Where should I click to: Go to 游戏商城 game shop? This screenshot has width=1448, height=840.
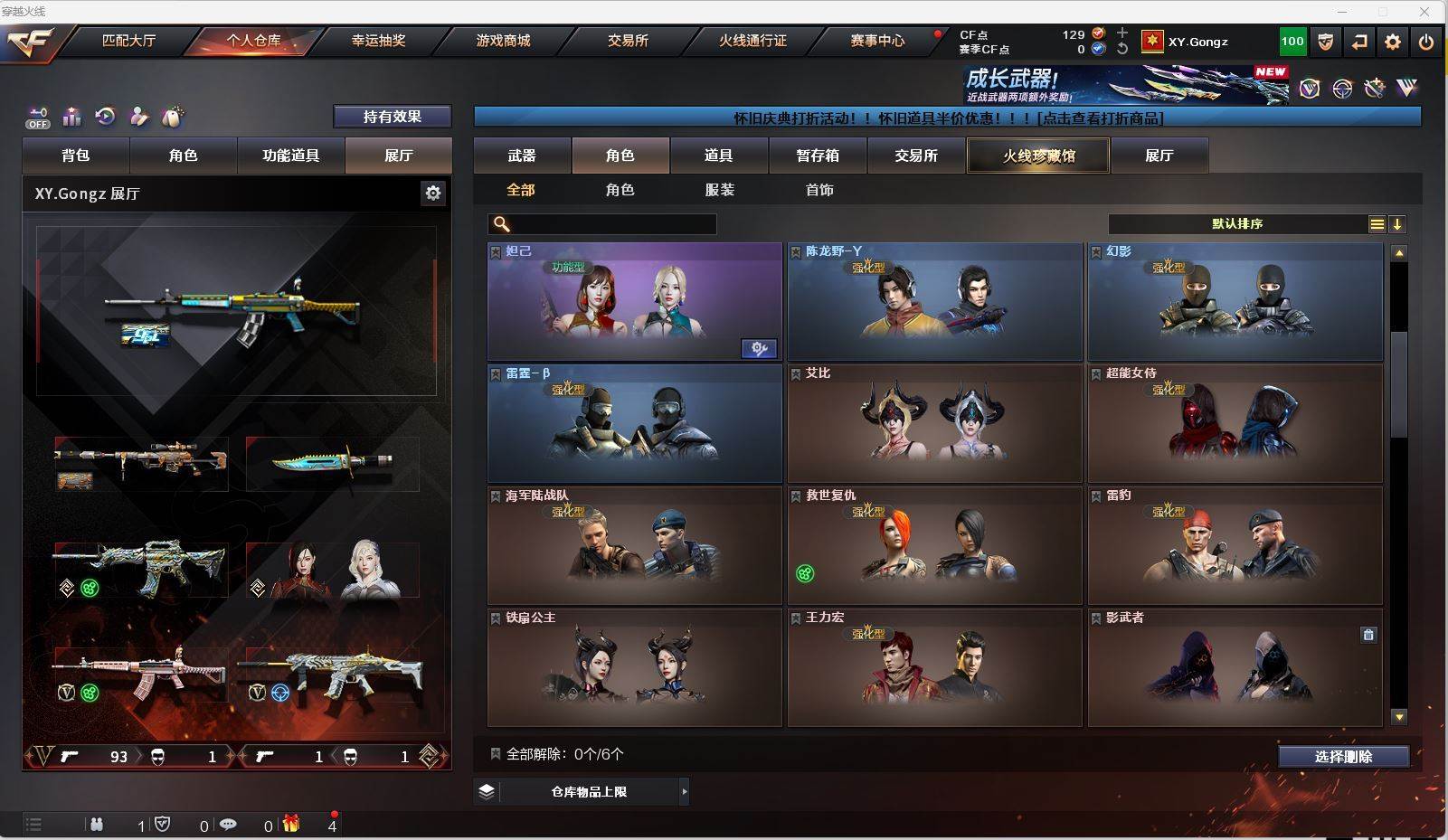tap(503, 41)
